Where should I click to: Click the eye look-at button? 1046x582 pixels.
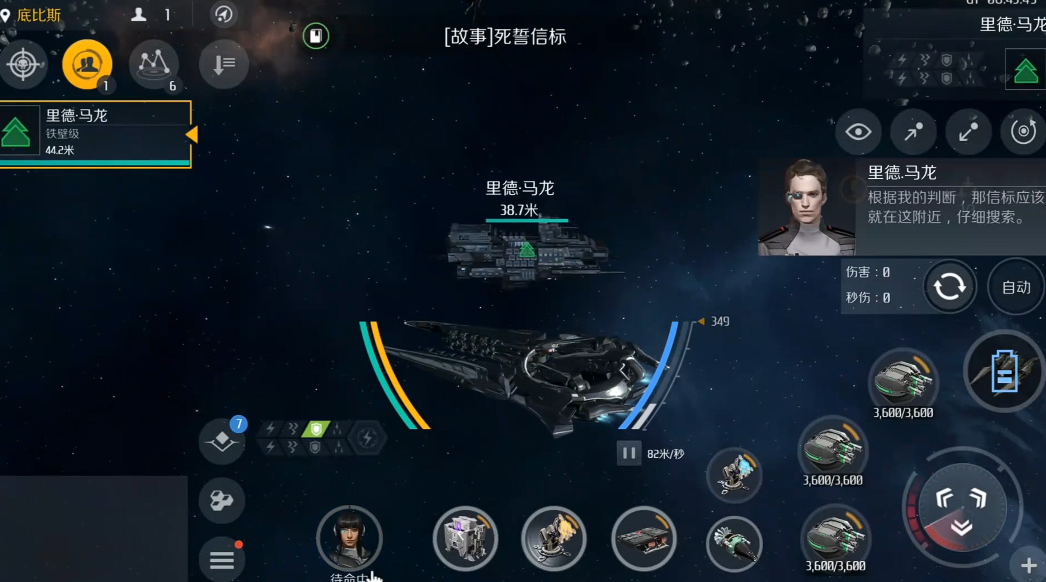(x=858, y=132)
